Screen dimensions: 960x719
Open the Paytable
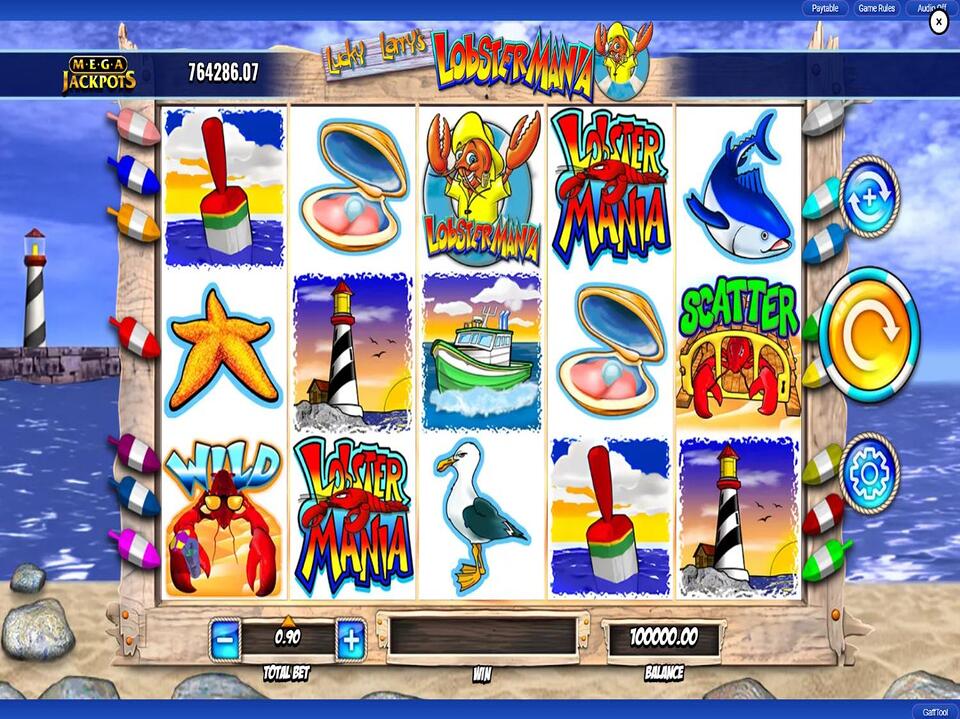tap(825, 8)
